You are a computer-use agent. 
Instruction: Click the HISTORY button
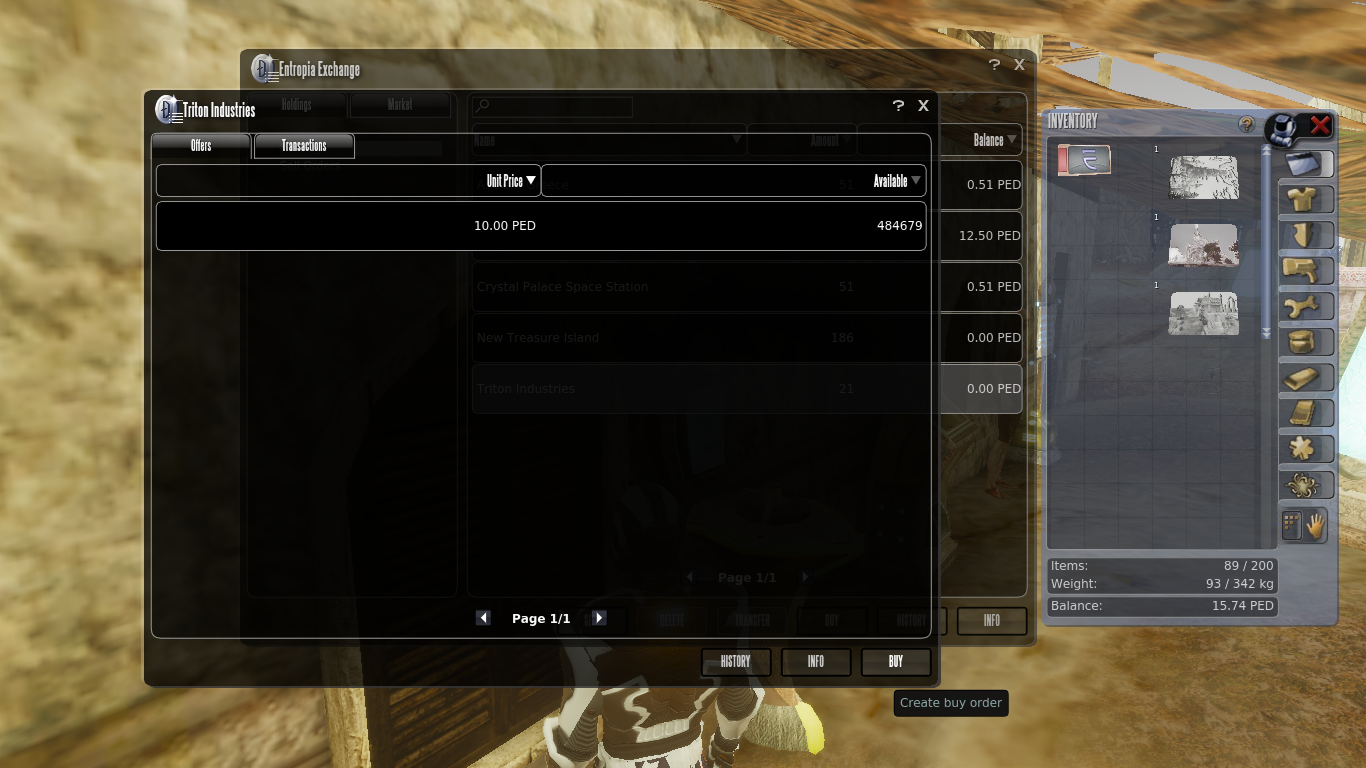[735, 661]
